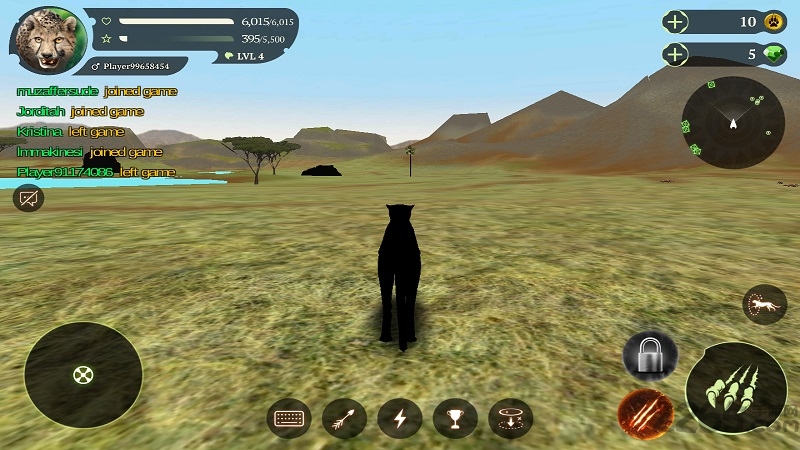Toggle the chat mute icon
The width and height of the screenshot is (800, 450).
pos(29,198)
